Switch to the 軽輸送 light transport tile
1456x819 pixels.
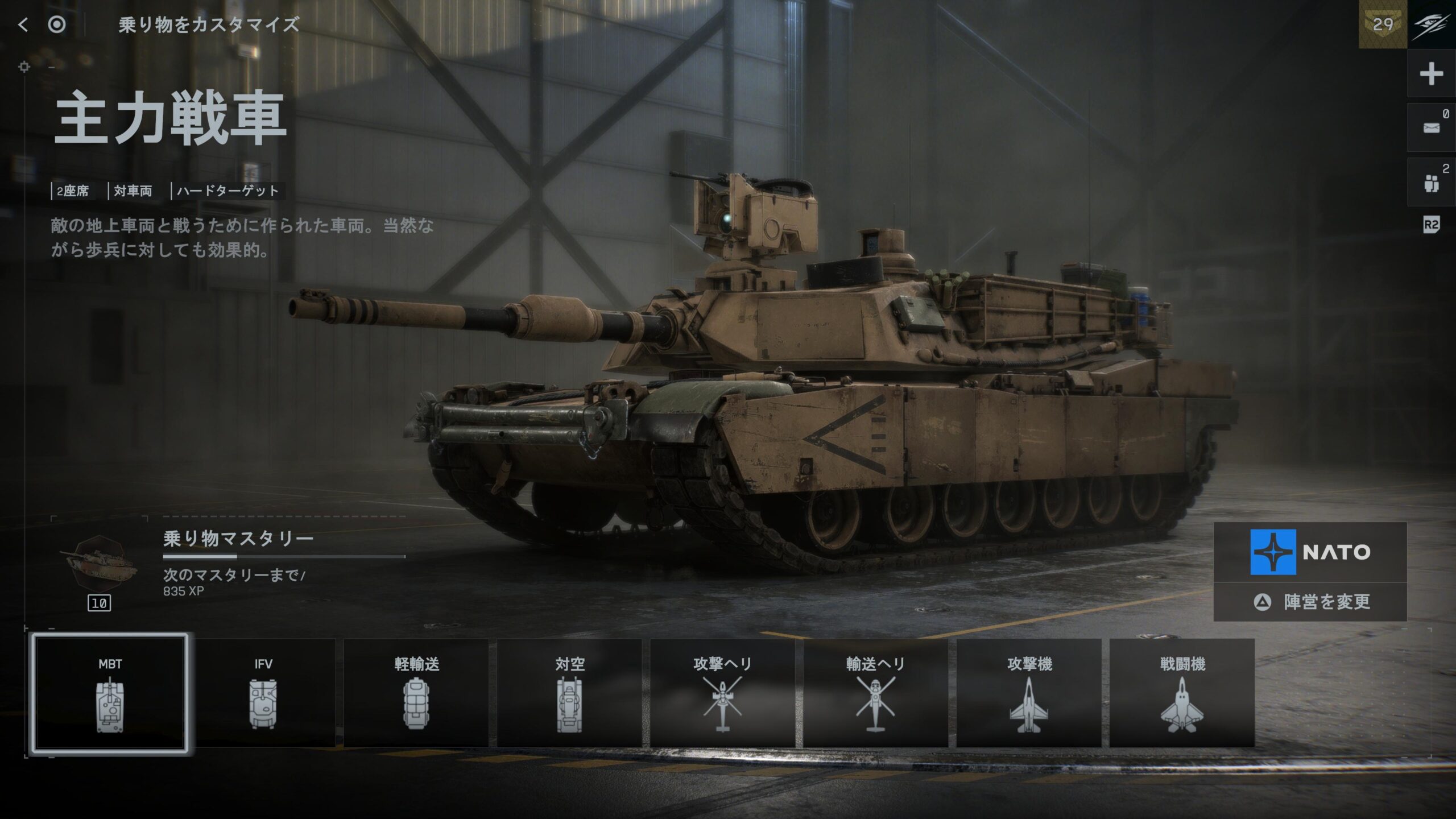[416, 693]
